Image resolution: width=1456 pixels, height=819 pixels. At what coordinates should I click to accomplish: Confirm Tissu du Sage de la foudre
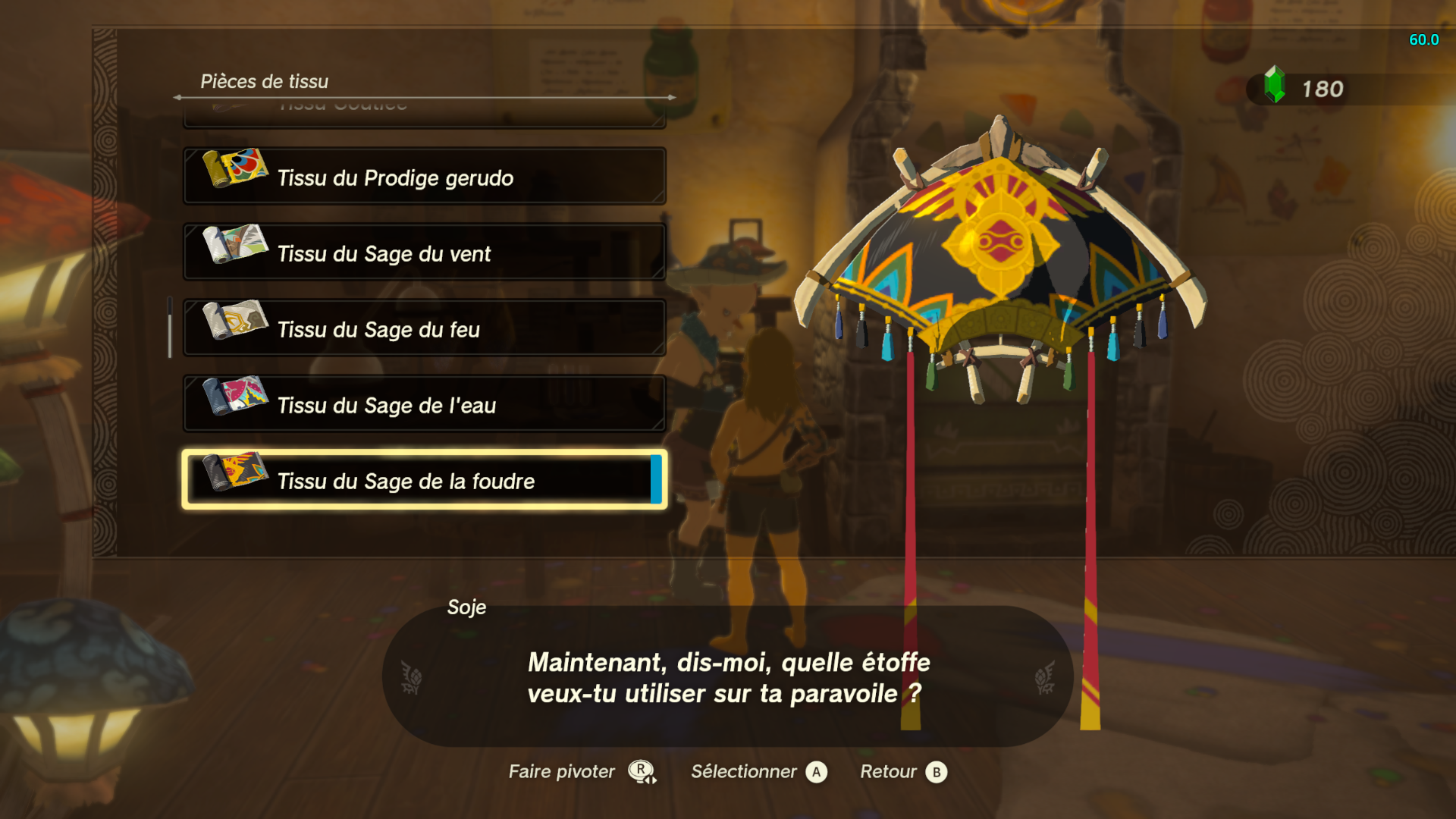[x=425, y=480]
